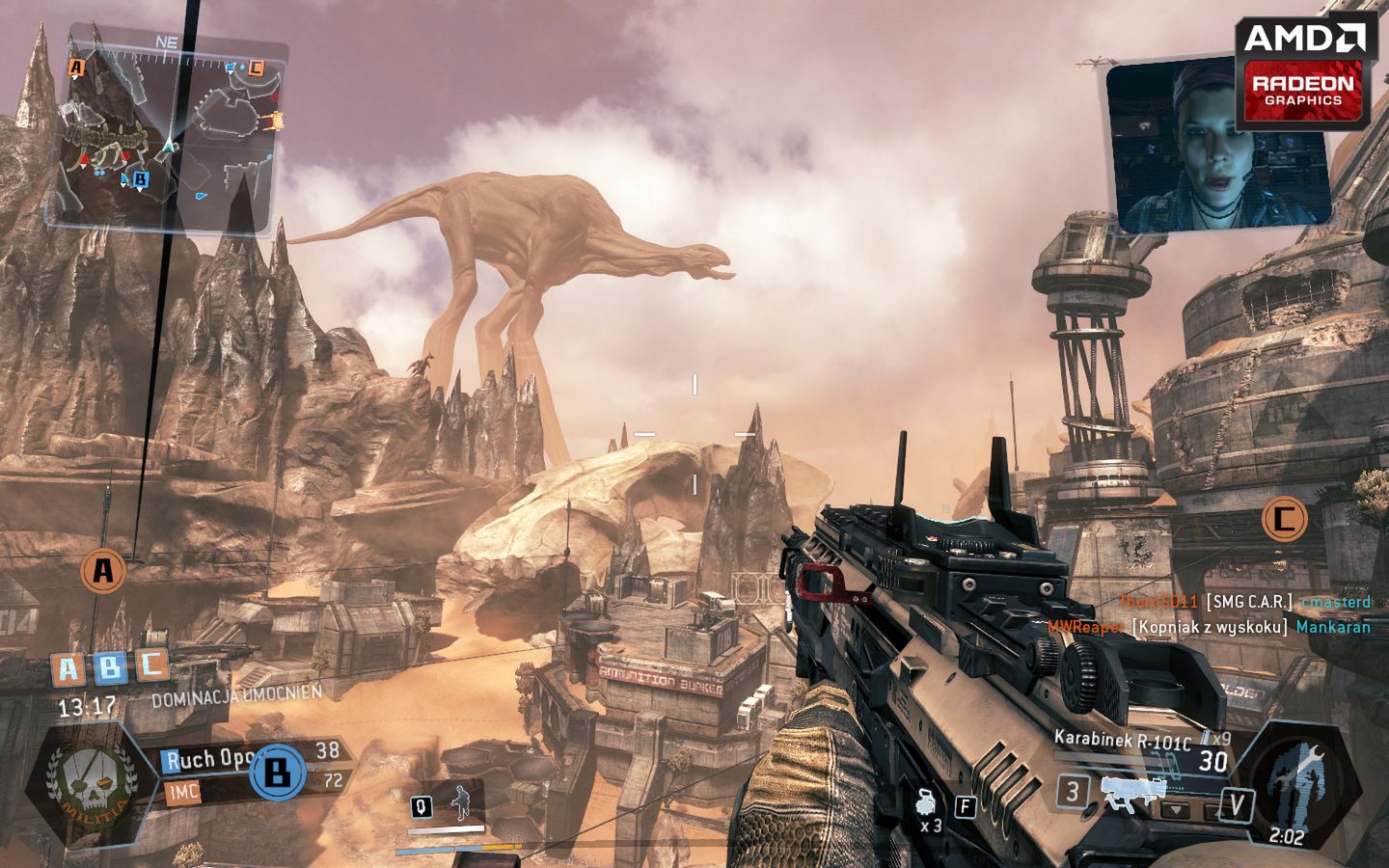
Task: Click the orange square C hardpoint status tile
Action: (x=151, y=664)
